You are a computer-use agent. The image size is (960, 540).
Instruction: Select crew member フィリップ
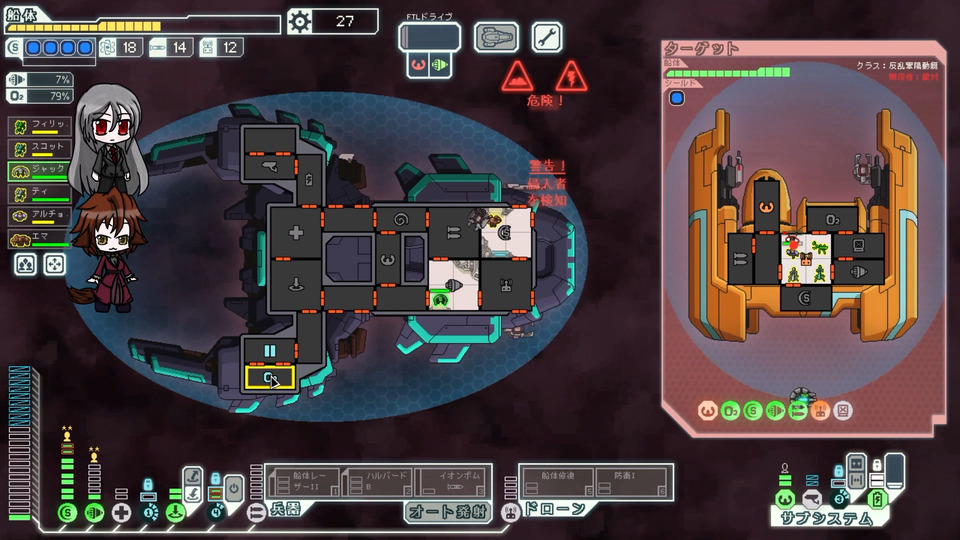tap(40, 125)
